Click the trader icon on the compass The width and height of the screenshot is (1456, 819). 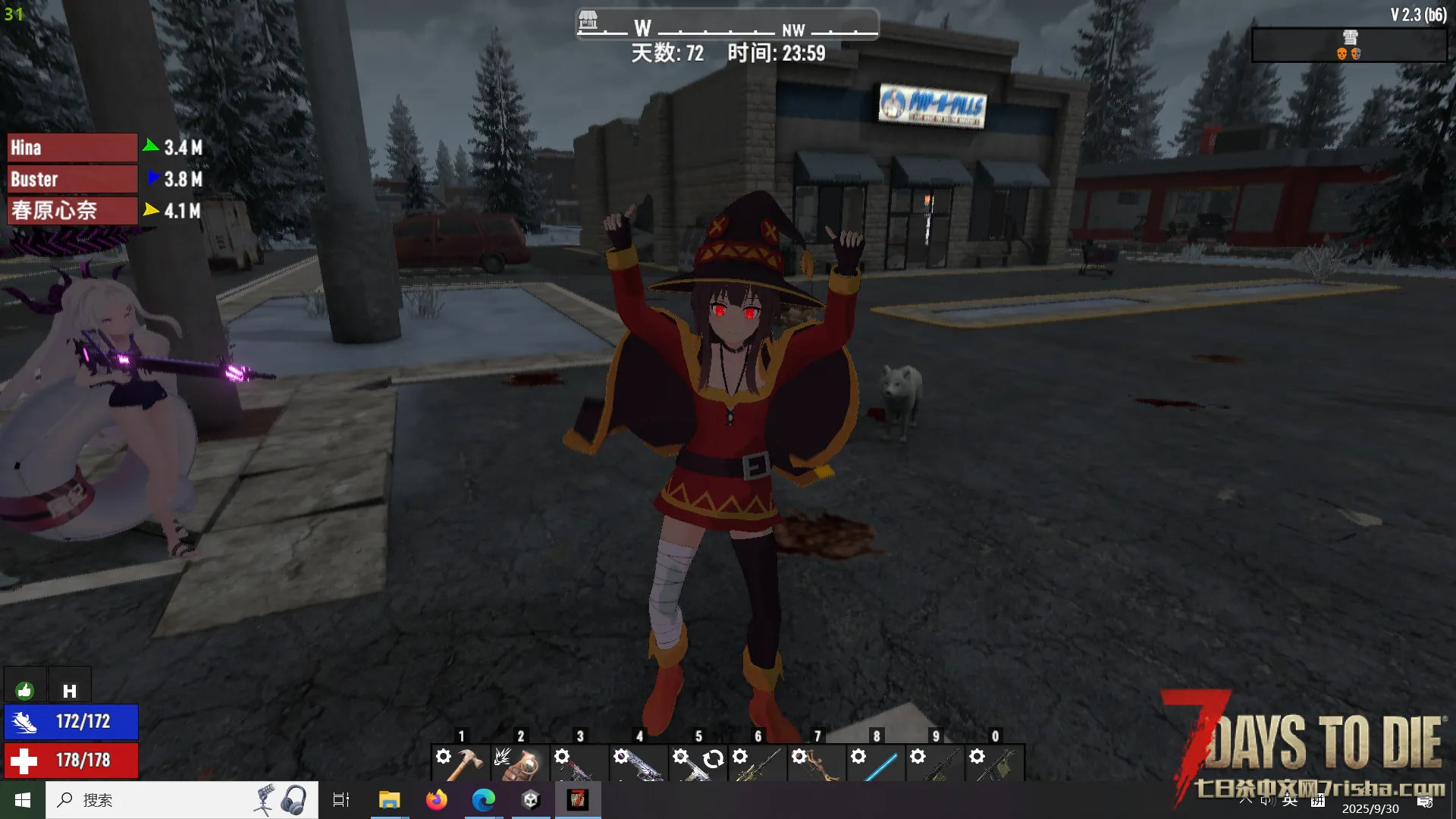[x=588, y=20]
